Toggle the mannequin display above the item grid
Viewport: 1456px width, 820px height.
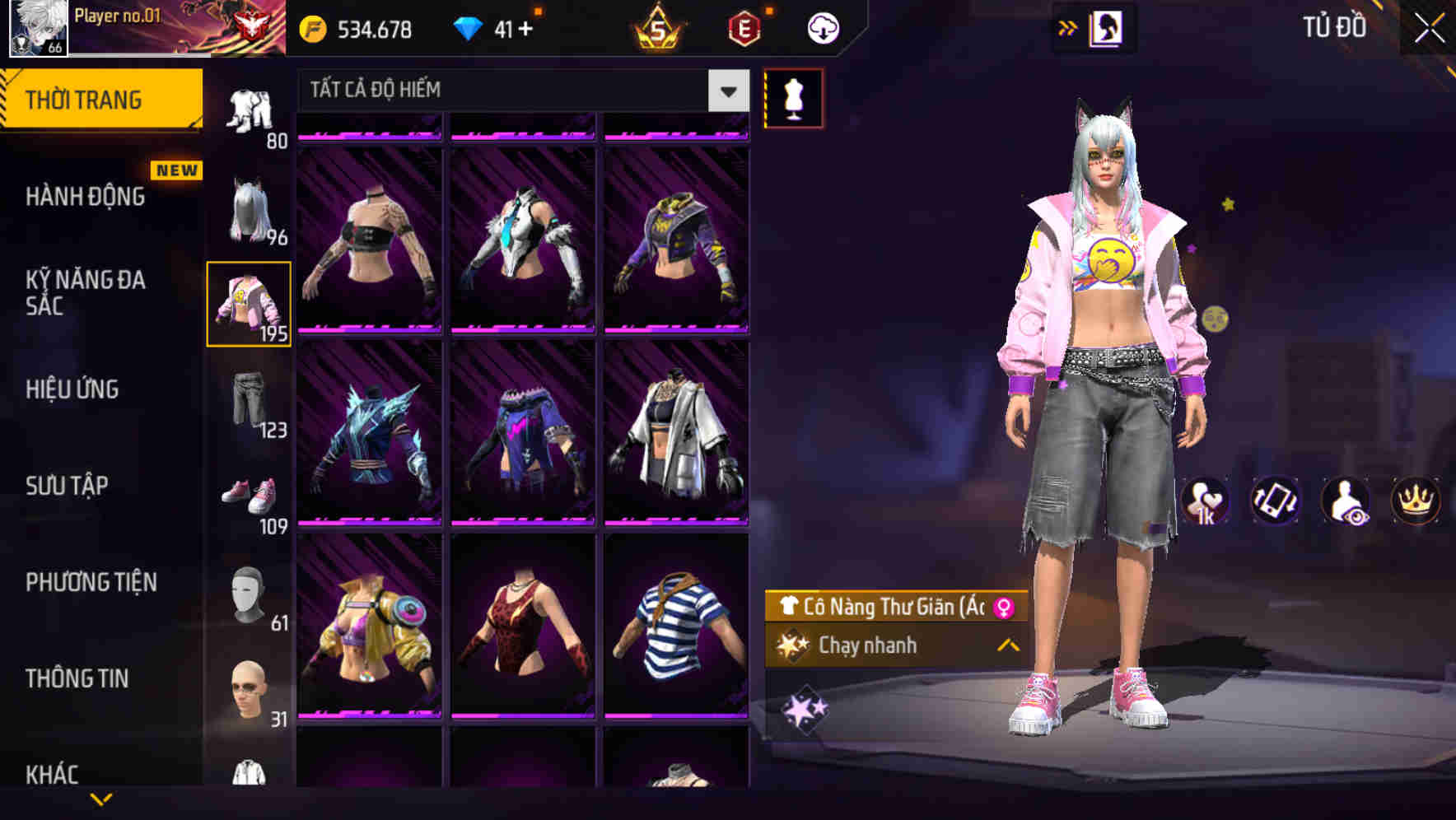793,98
